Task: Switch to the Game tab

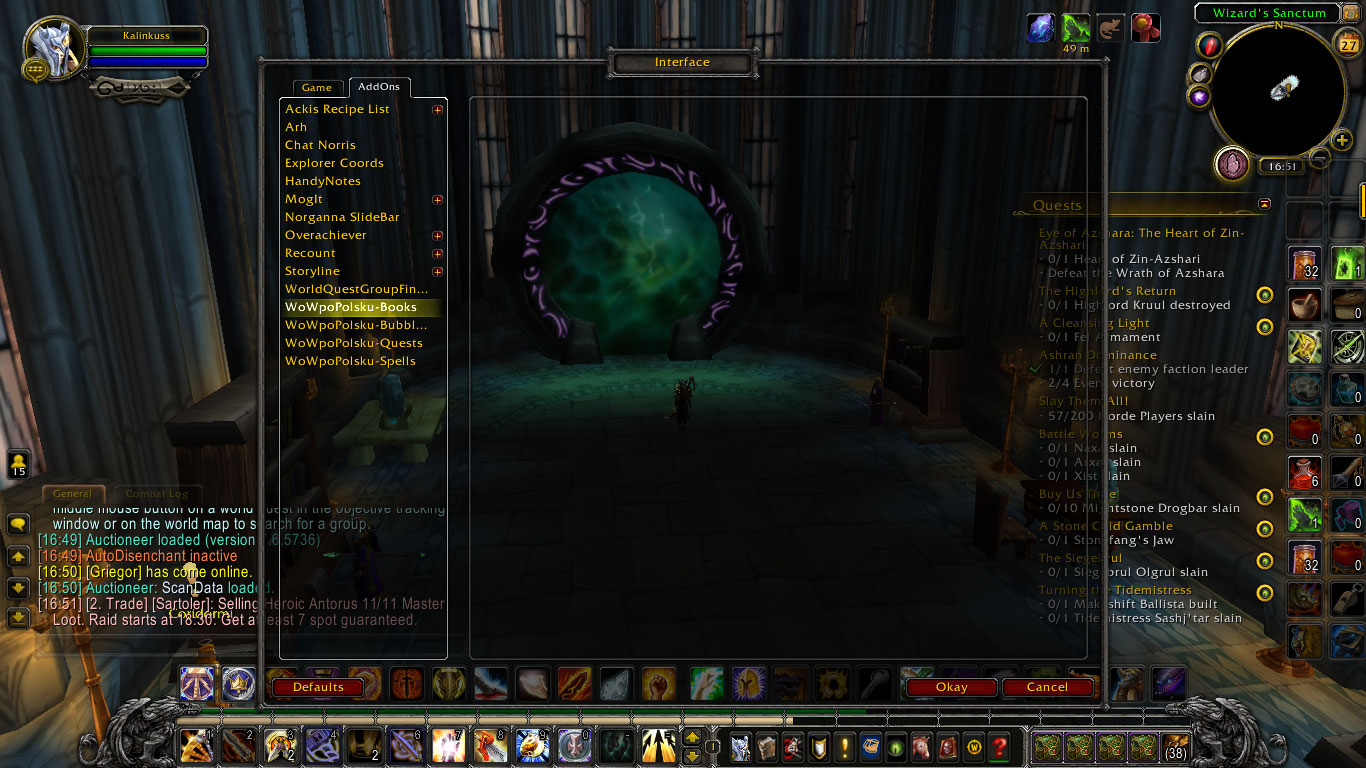Action: tap(317, 87)
